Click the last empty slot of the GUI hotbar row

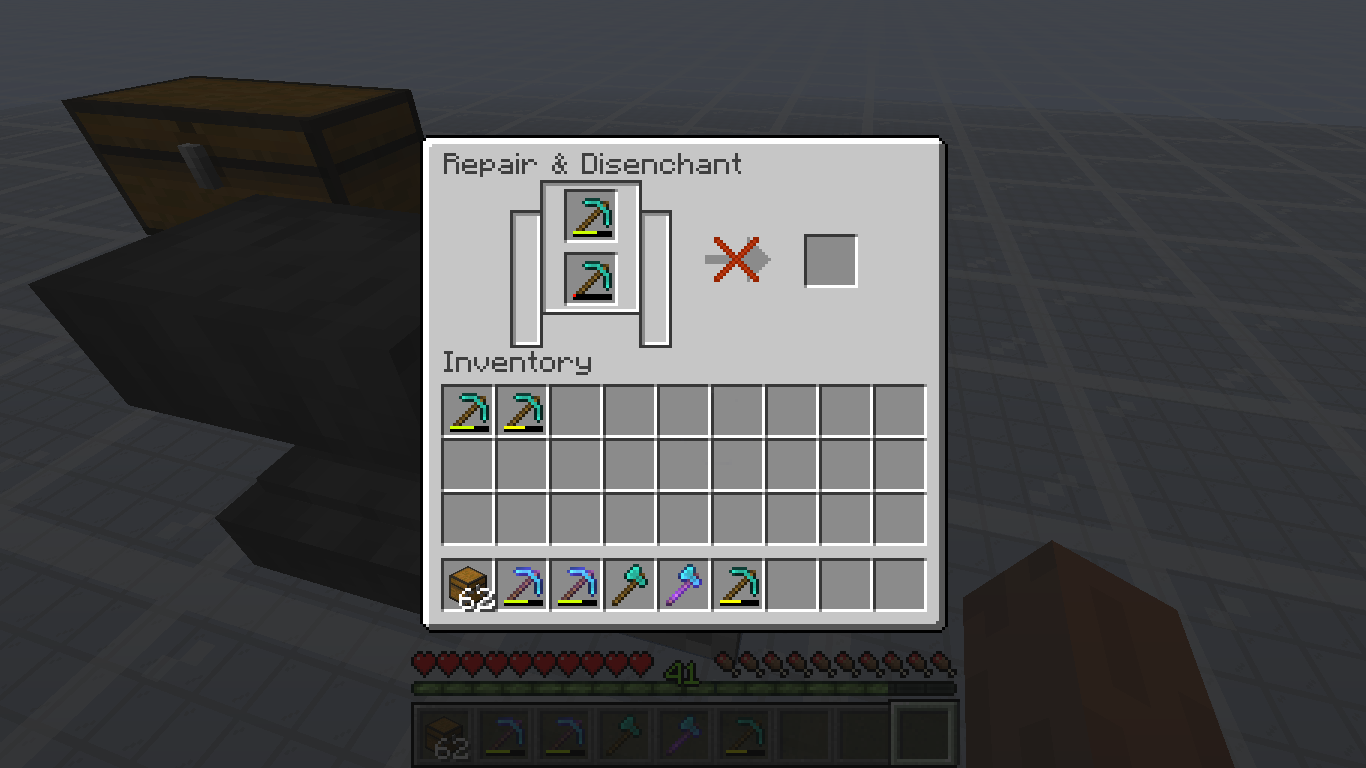(899, 585)
